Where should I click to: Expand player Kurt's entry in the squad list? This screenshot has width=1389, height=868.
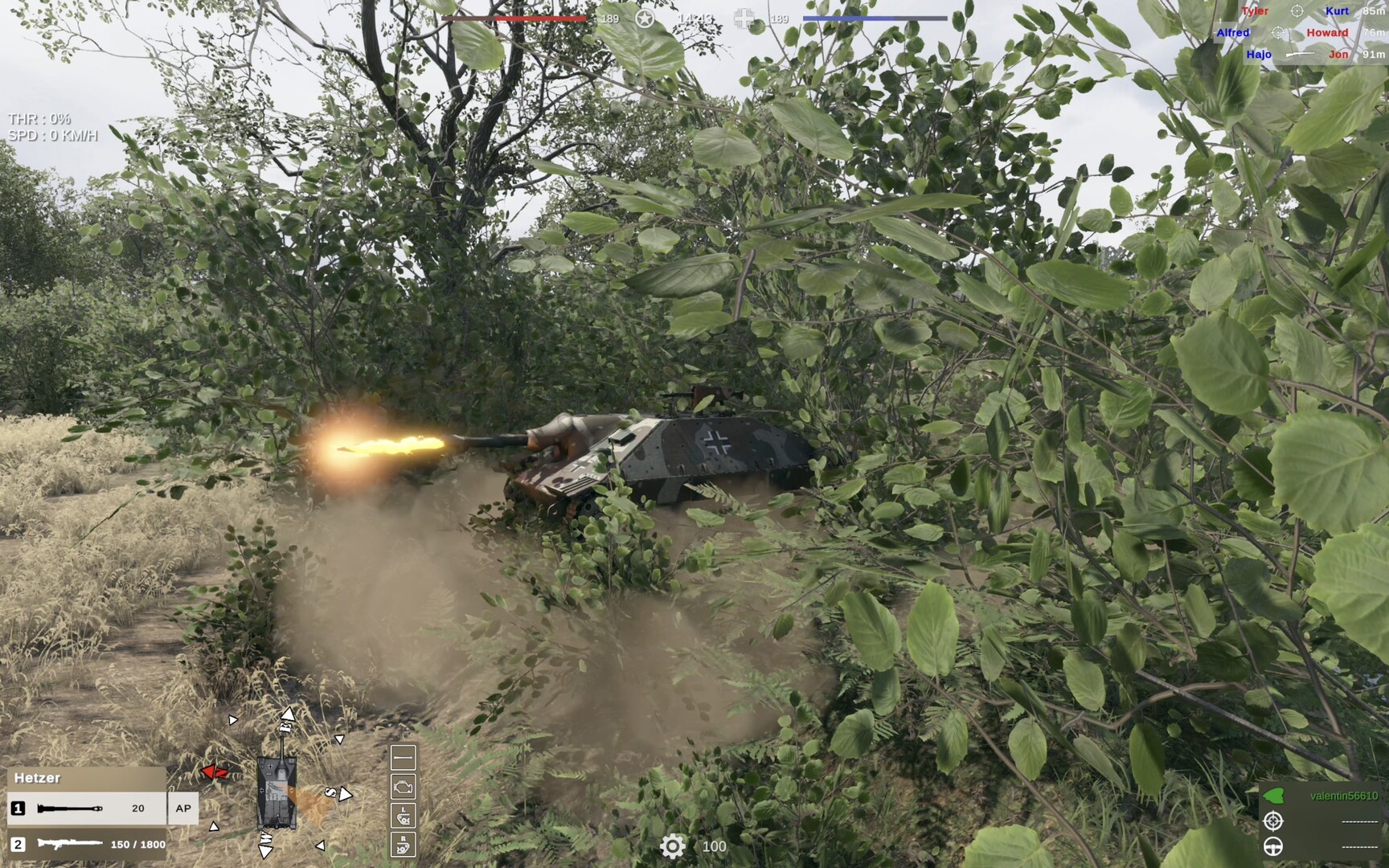coord(1337,10)
